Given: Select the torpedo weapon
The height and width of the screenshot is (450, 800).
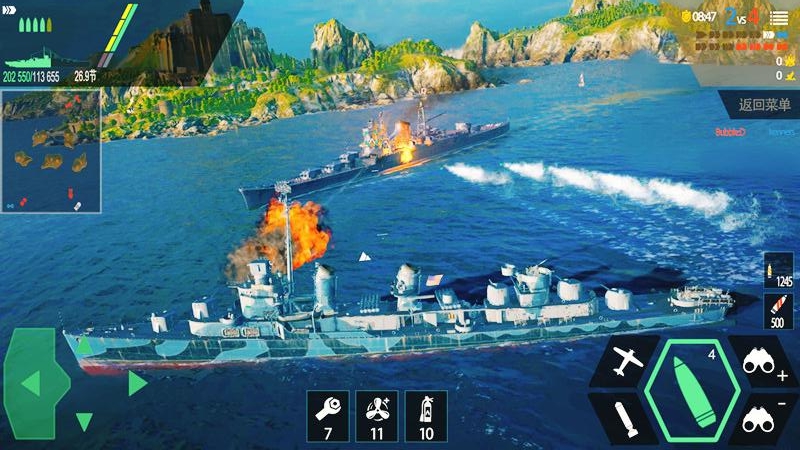Looking at the screenshot, I should [624, 416].
